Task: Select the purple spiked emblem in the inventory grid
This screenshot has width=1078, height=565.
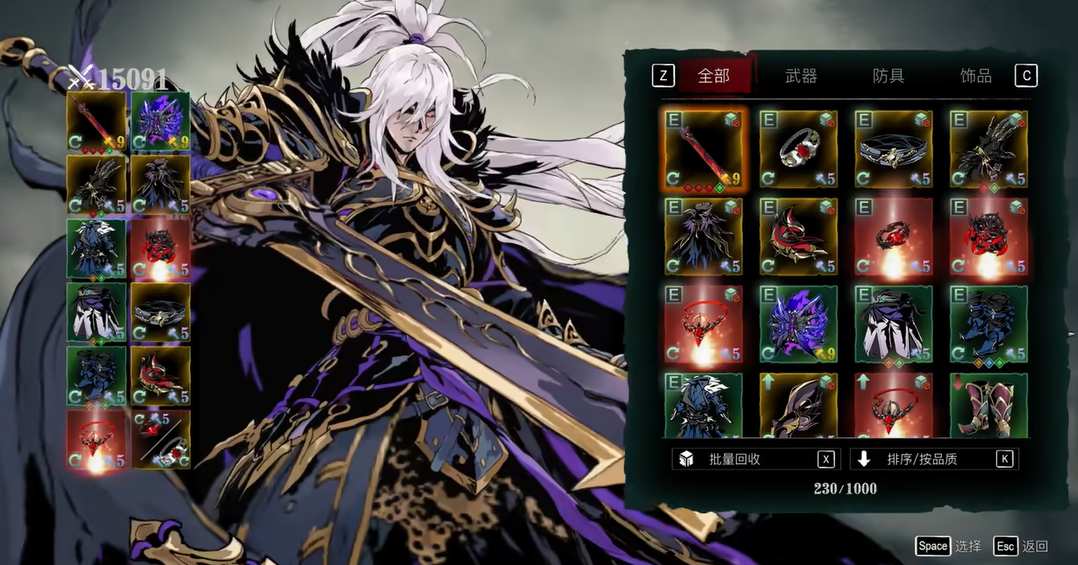Action: click(798, 323)
